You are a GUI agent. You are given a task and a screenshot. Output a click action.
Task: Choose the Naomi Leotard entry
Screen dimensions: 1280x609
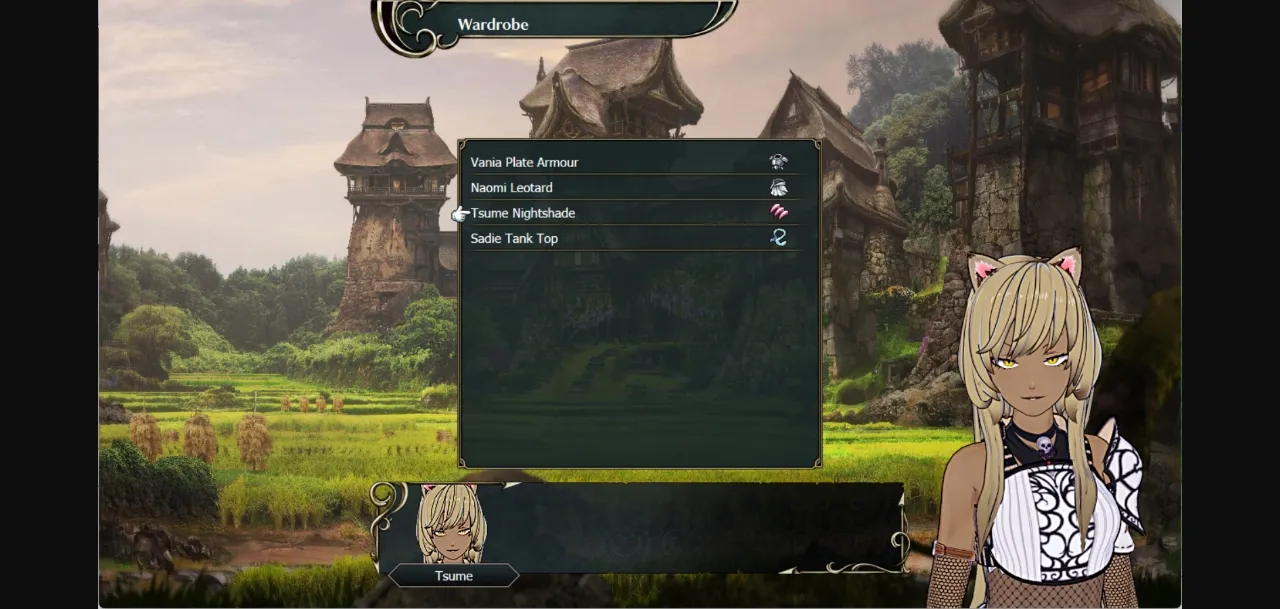(512, 188)
